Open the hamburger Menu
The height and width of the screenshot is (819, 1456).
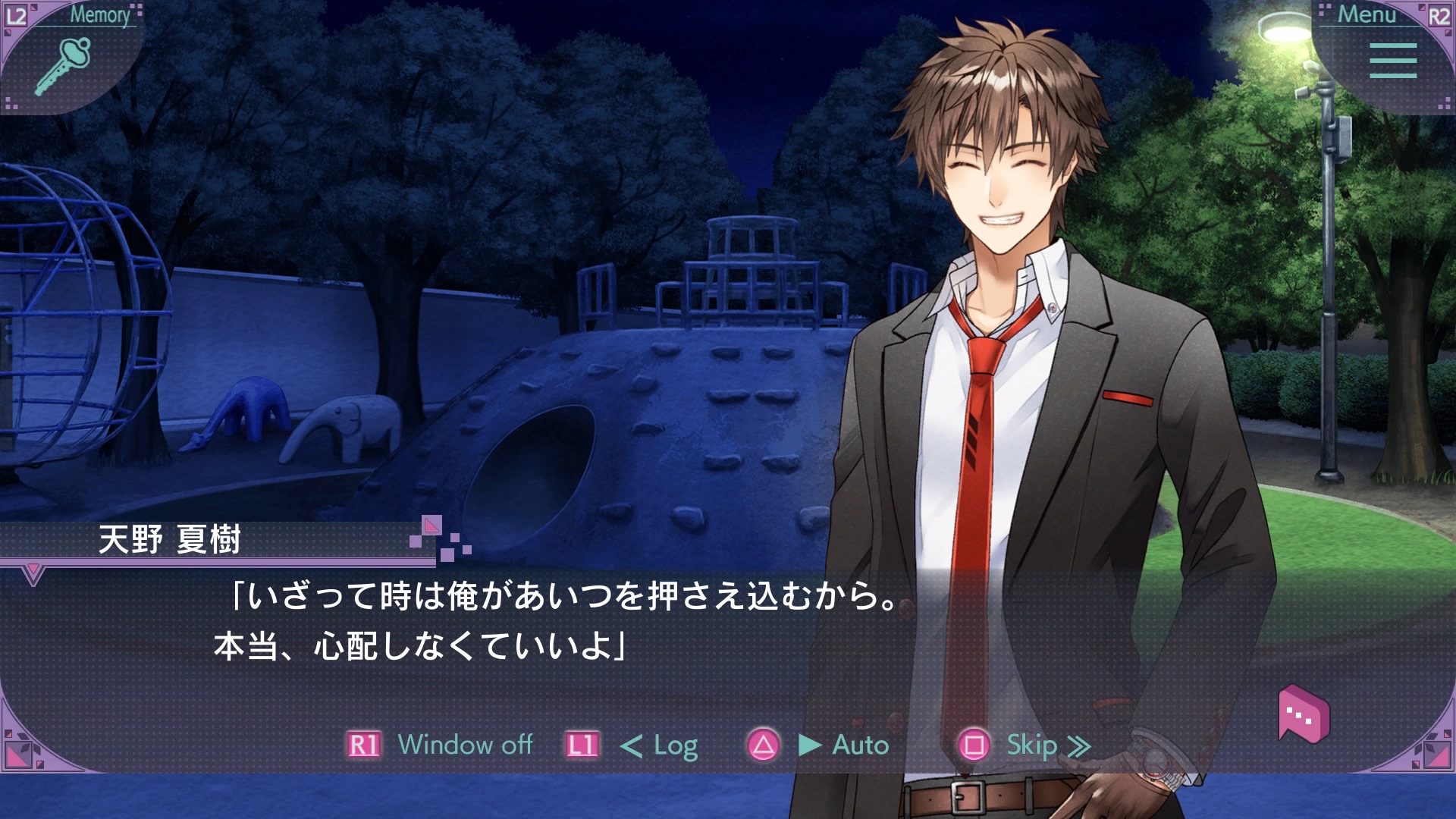1392,61
